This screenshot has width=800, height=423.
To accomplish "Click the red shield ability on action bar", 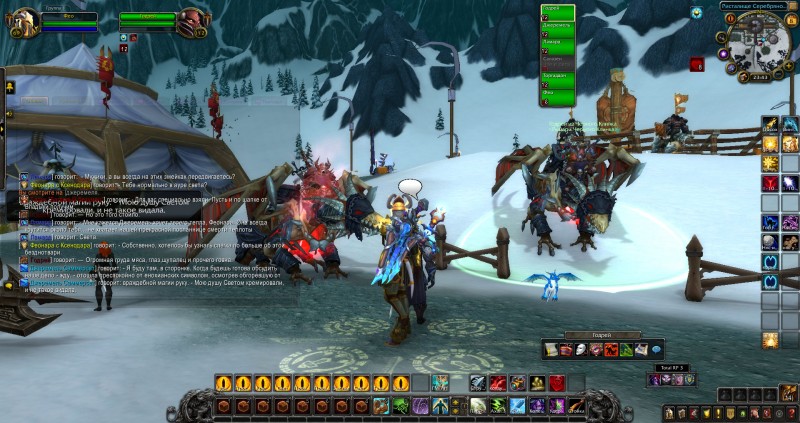I will click(556, 383).
